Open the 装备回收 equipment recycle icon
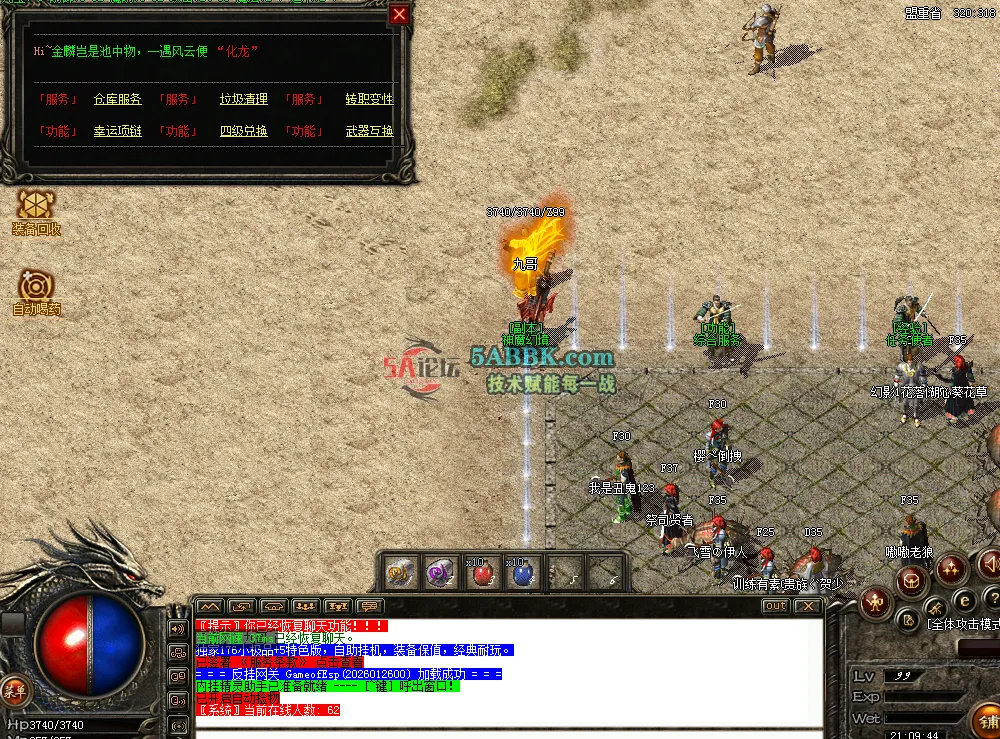 point(36,206)
